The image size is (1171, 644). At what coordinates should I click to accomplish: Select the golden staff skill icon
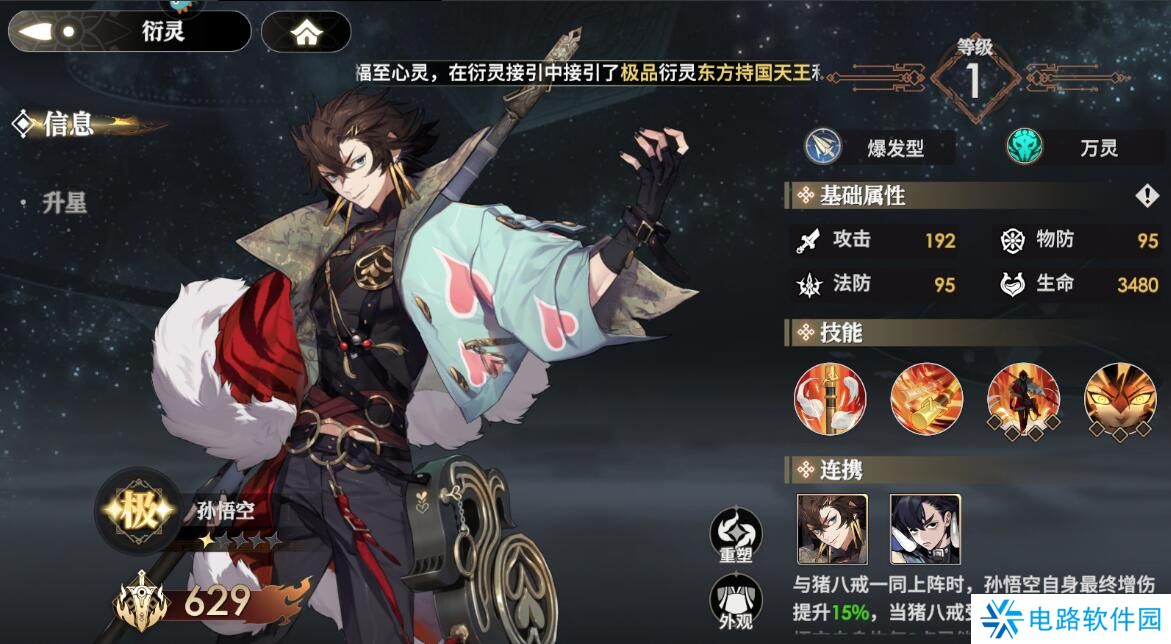pos(926,399)
